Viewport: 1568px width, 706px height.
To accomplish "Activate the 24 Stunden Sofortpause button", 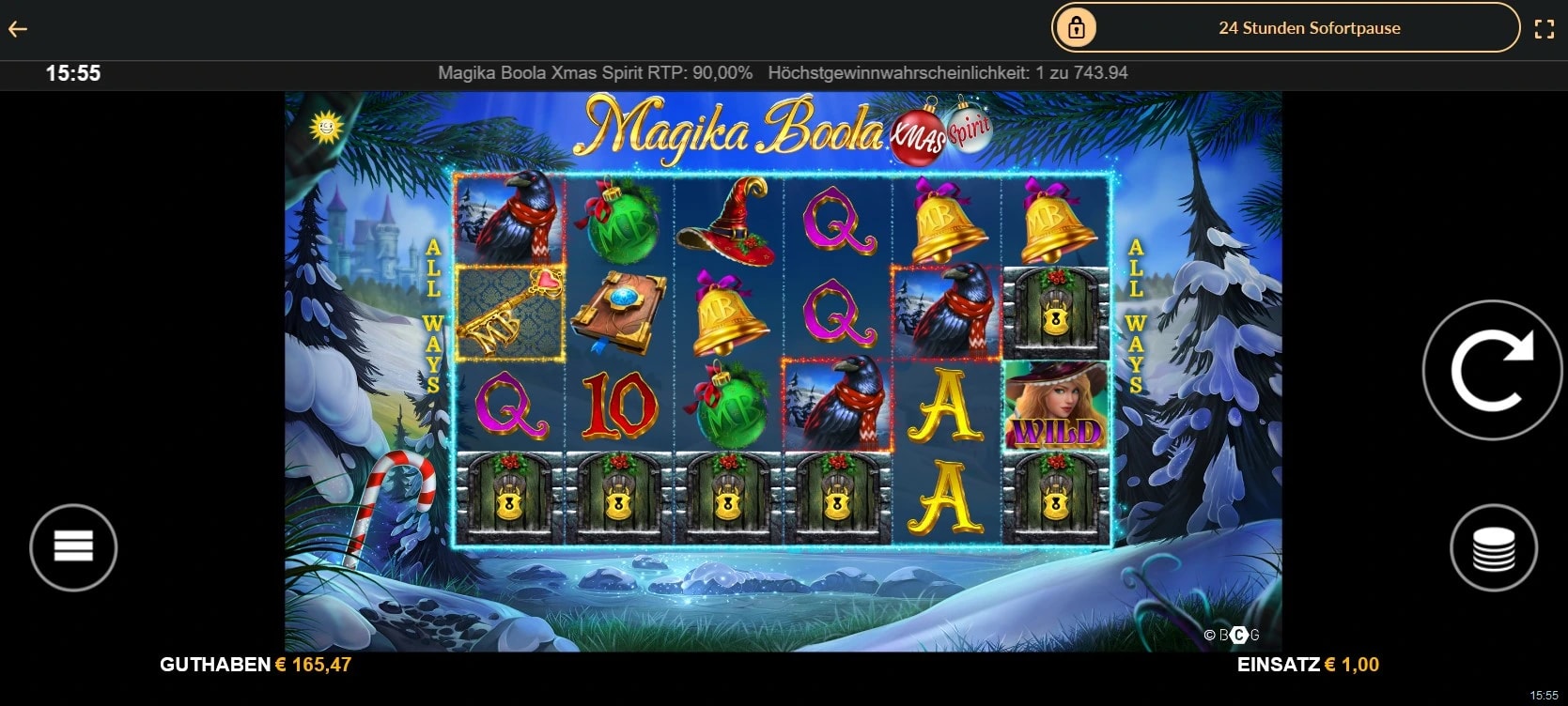I will [x=1310, y=27].
